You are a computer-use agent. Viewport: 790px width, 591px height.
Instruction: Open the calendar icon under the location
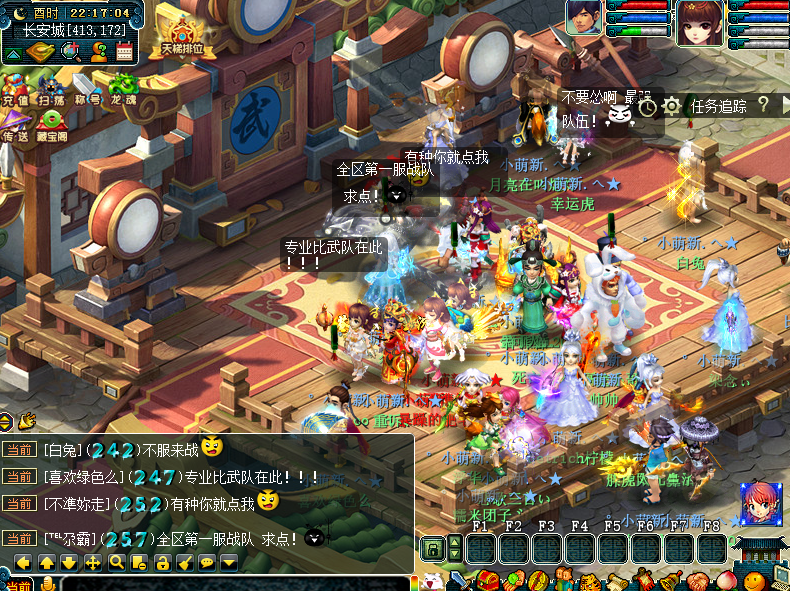tap(125, 52)
